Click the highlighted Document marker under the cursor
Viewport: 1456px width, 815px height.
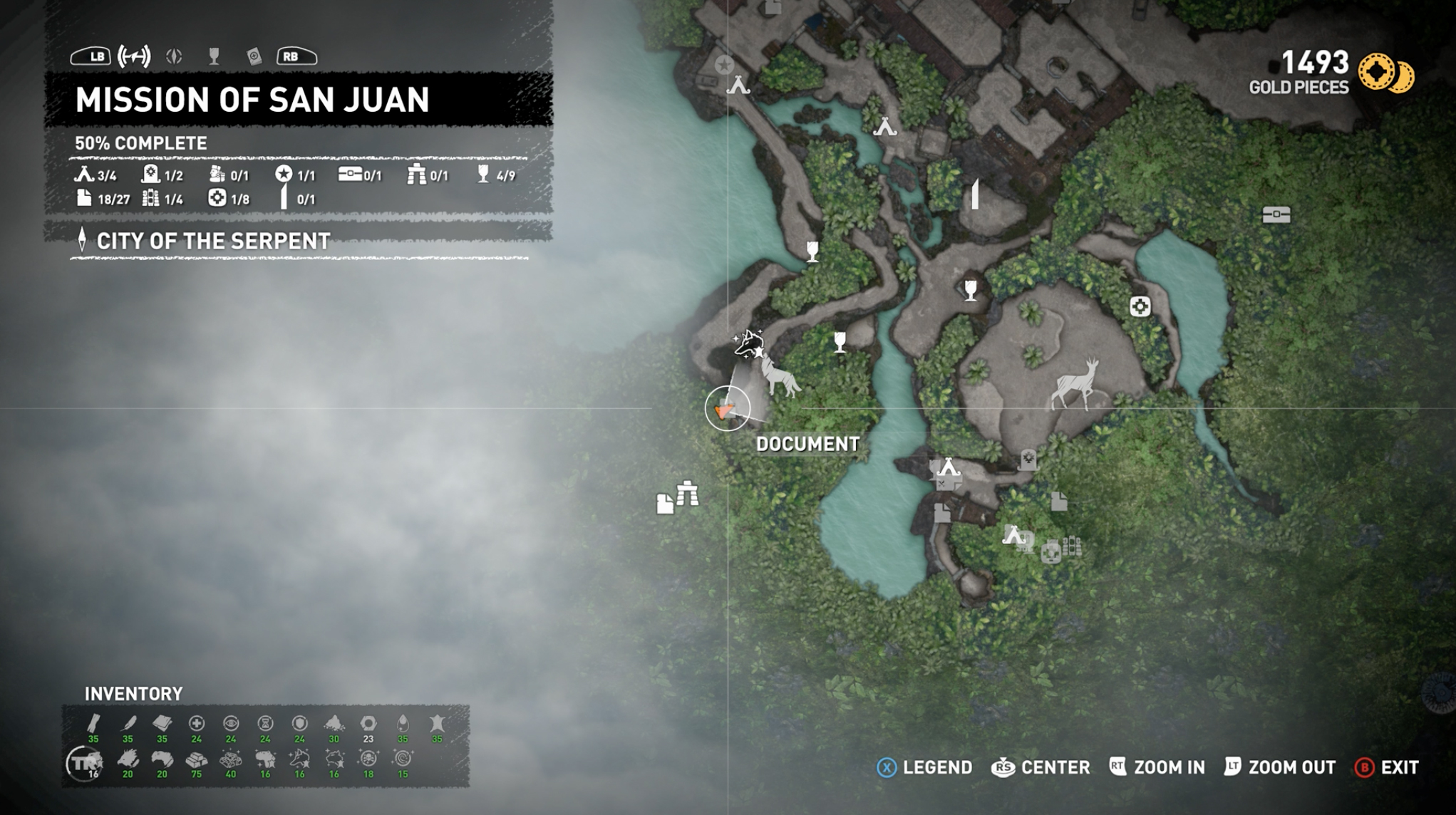(726, 409)
